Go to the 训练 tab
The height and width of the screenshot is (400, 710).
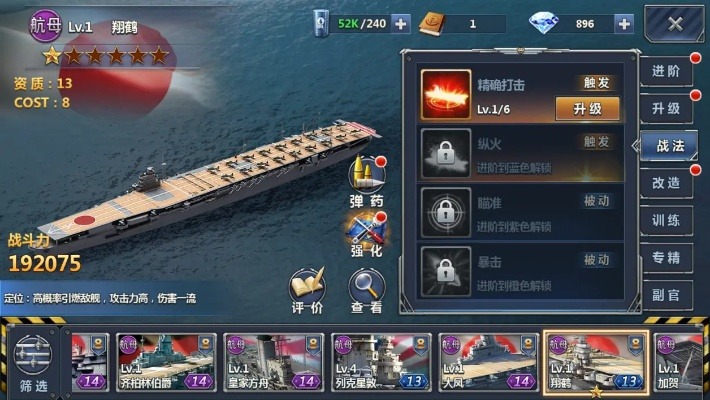tap(667, 220)
